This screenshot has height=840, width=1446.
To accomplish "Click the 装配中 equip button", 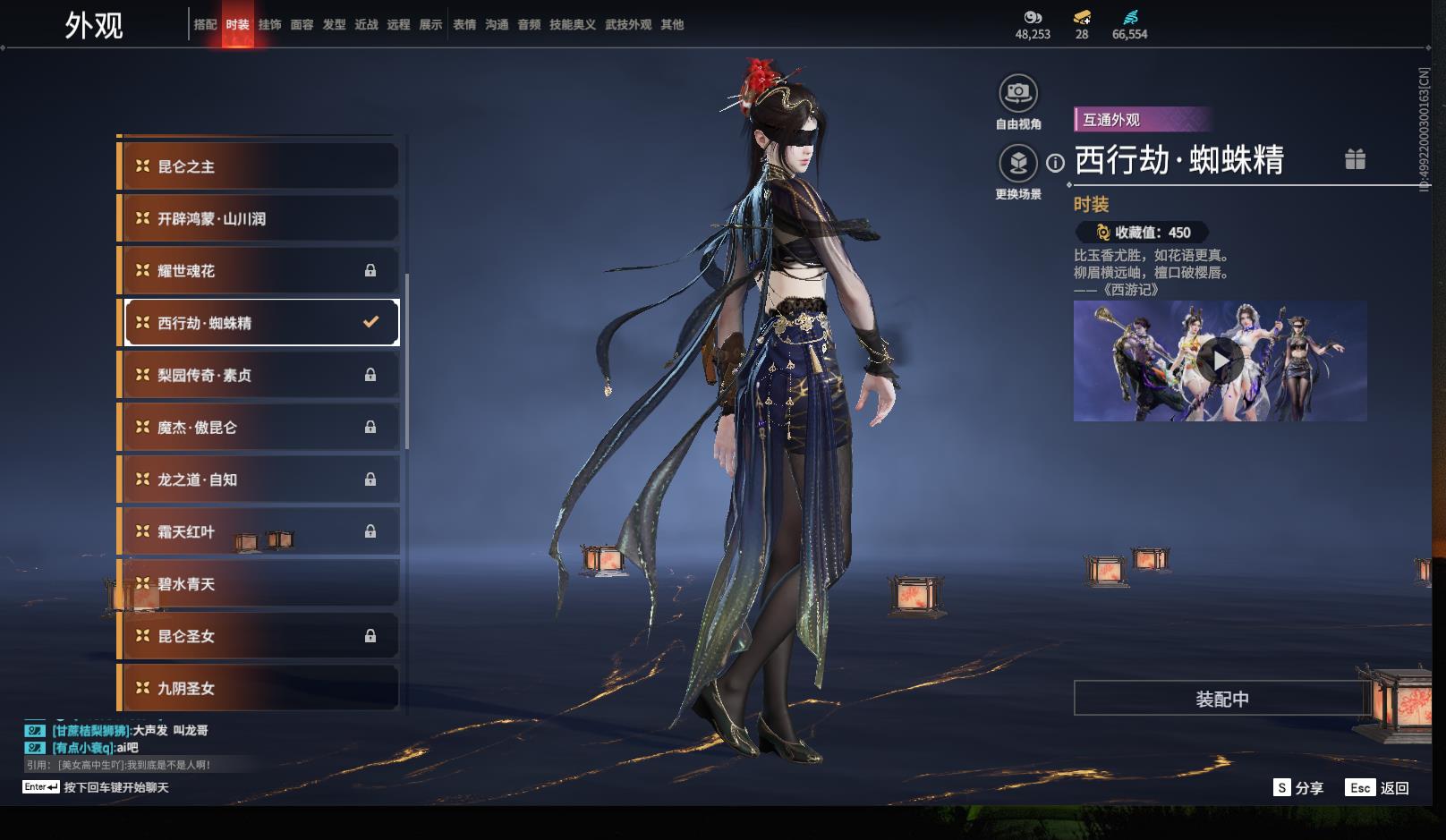I will (x=1221, y=699).
